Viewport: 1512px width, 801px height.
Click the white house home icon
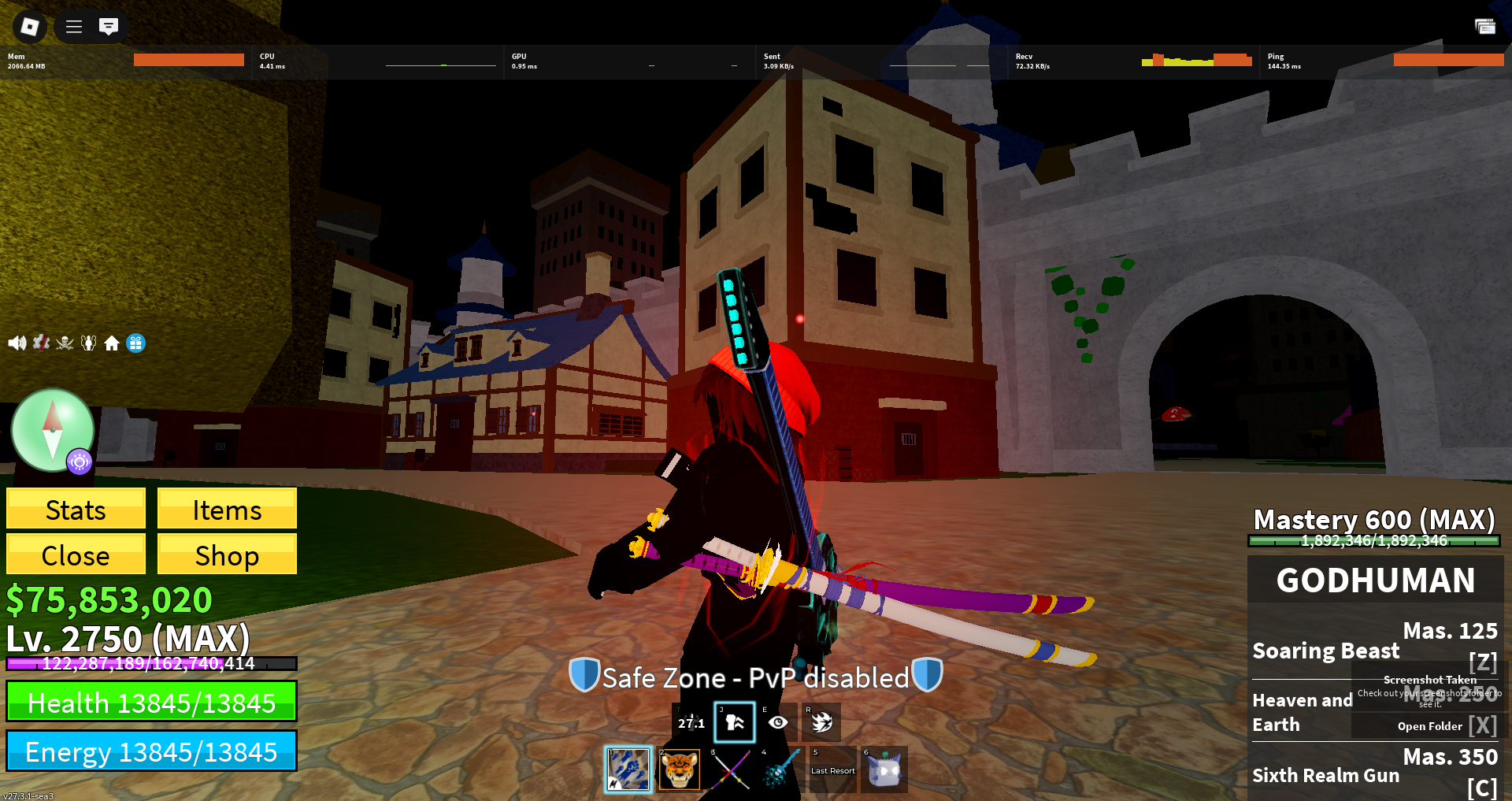pos(112,343)
